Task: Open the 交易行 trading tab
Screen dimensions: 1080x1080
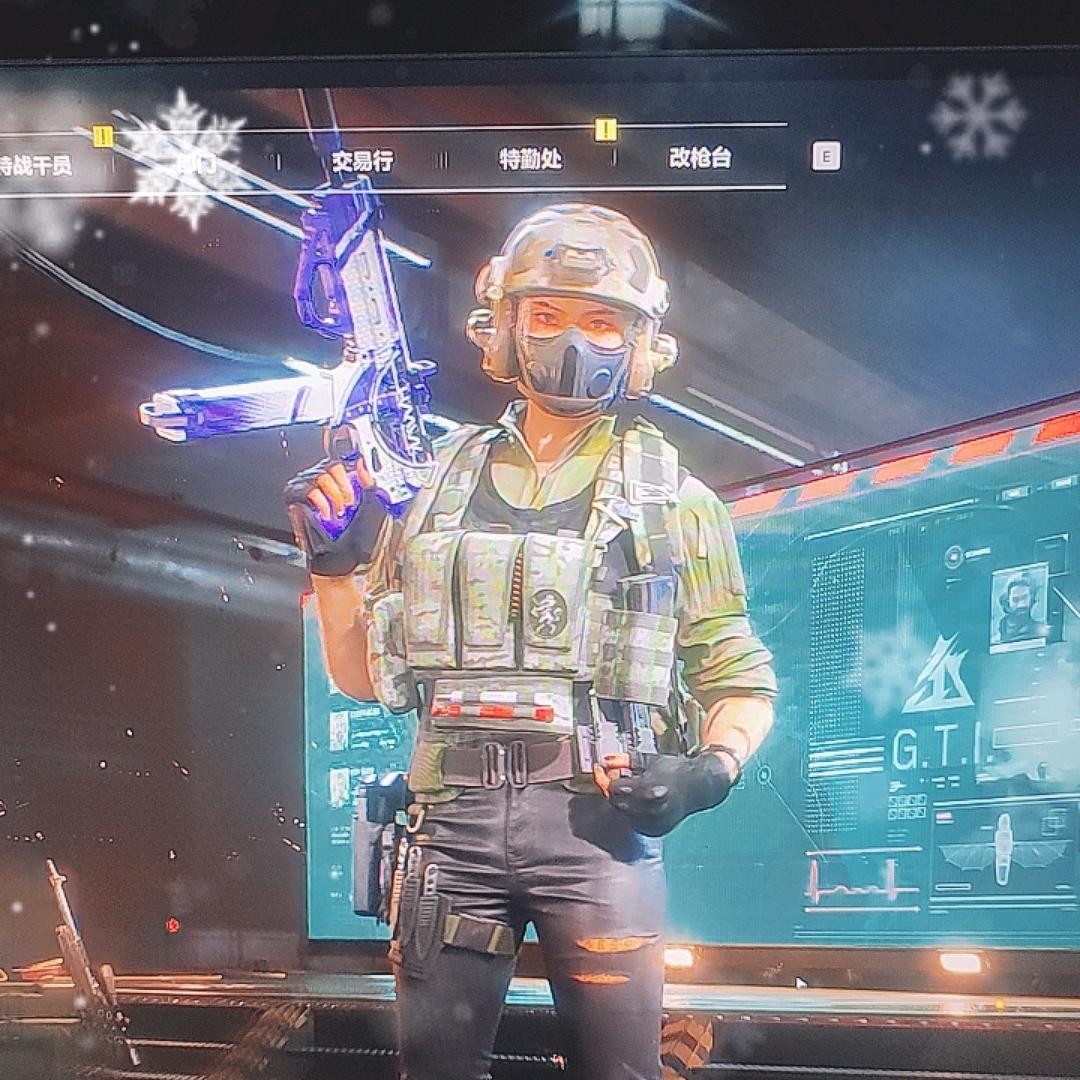Action: point(362,161)
